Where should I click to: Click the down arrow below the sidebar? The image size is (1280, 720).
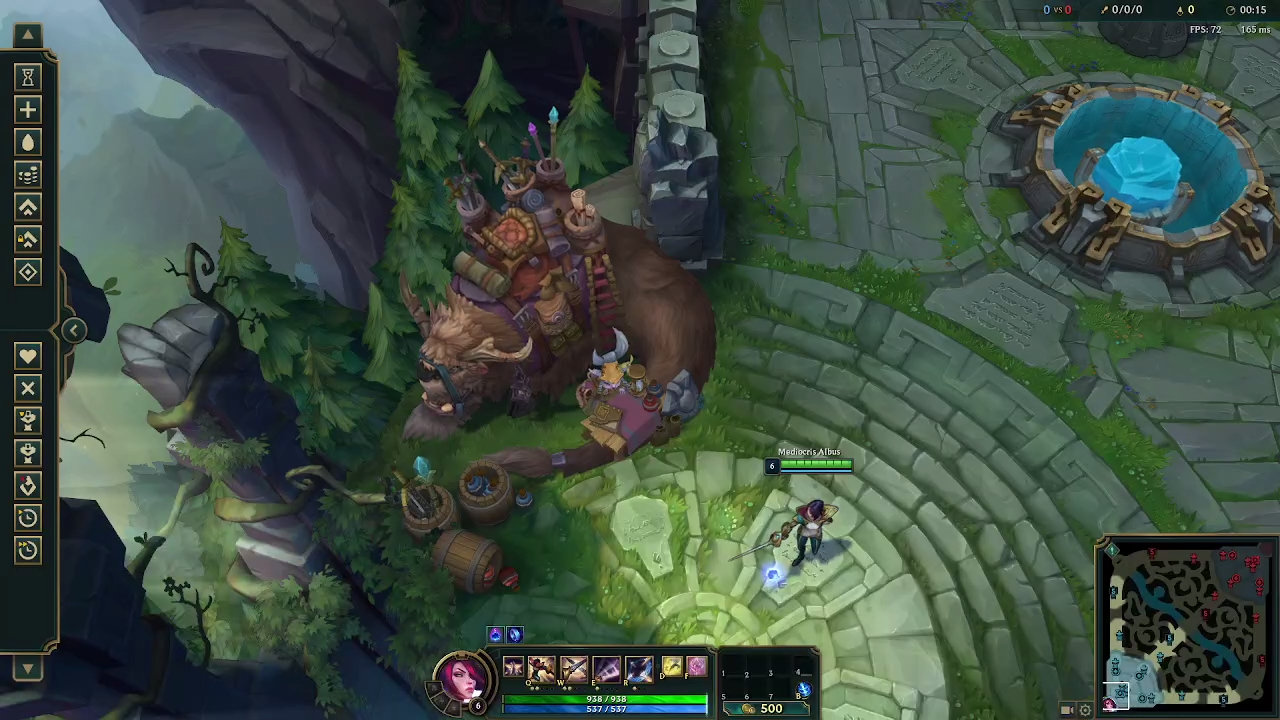coord(27,668)
